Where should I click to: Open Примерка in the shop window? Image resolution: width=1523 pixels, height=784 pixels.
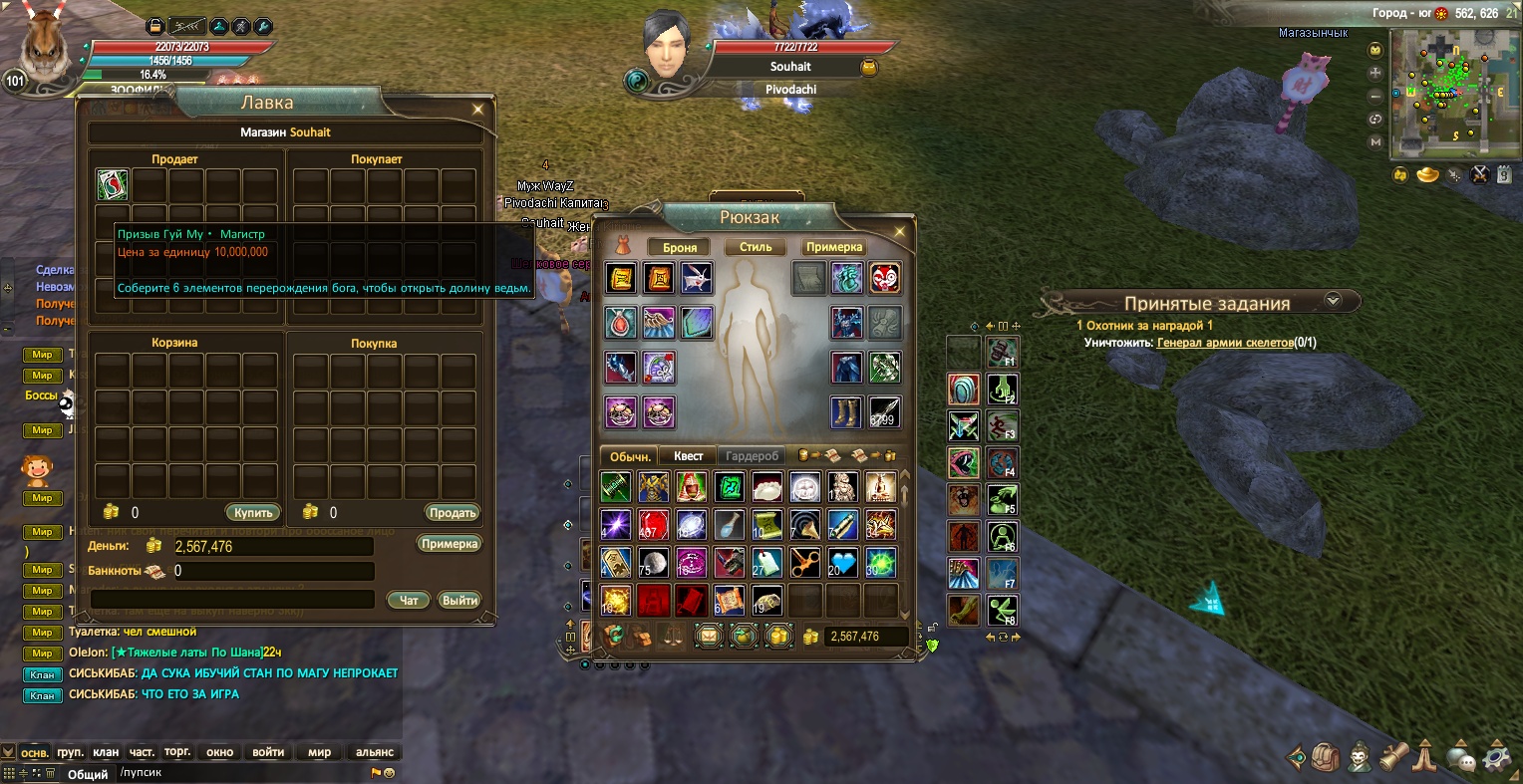pyautogui.click(x=450, y=544)
